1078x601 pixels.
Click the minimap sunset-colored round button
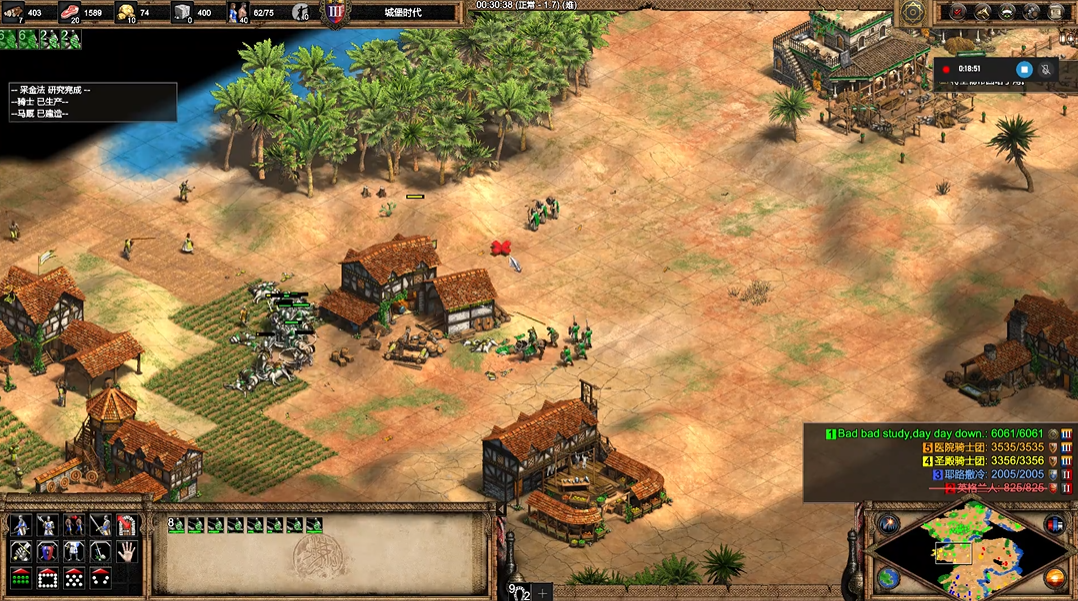[x=1054, y=578]
